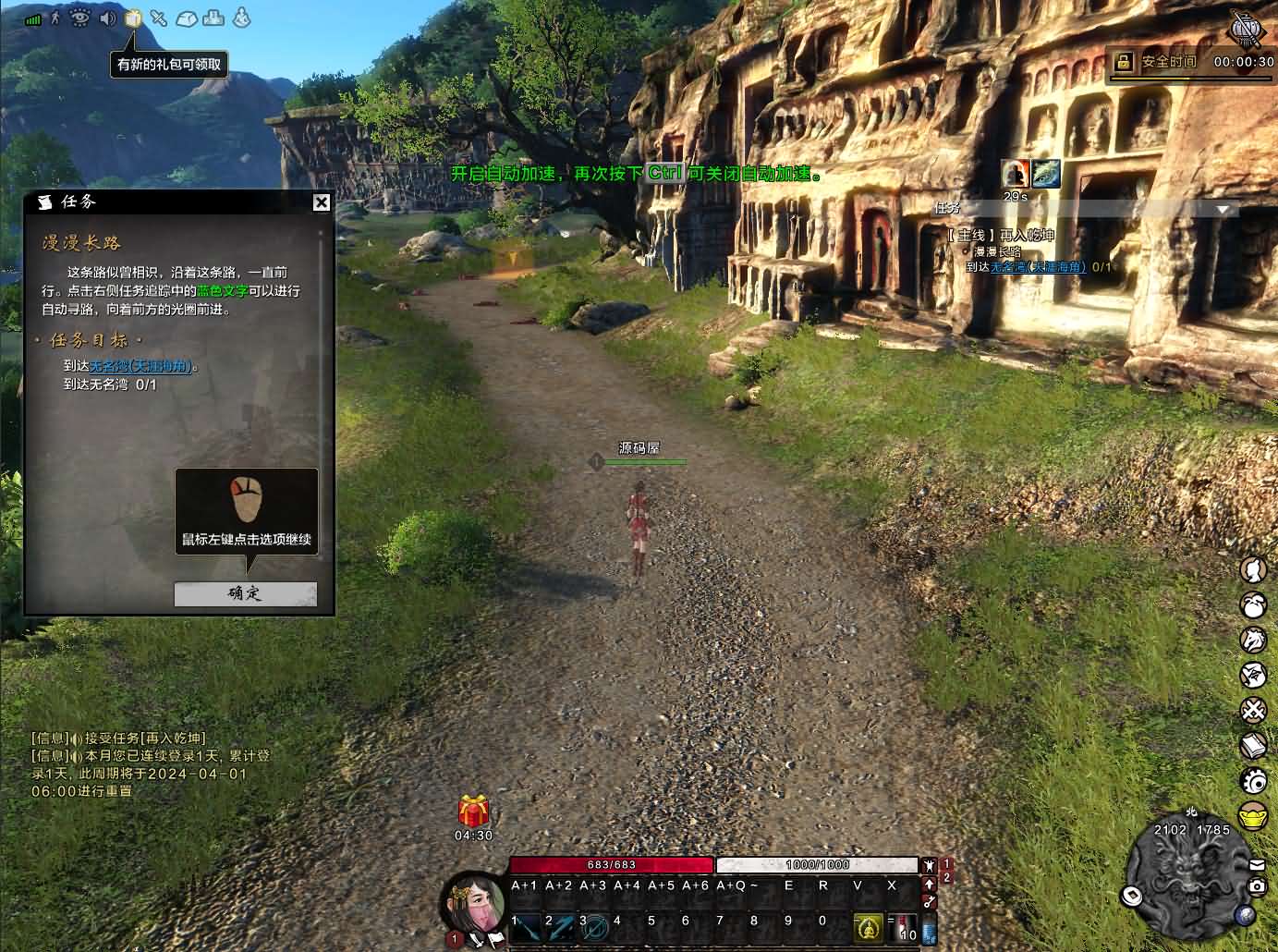Open the horse mount menu icon
Screen dimensions: 1278x952
pos(1253,640)
